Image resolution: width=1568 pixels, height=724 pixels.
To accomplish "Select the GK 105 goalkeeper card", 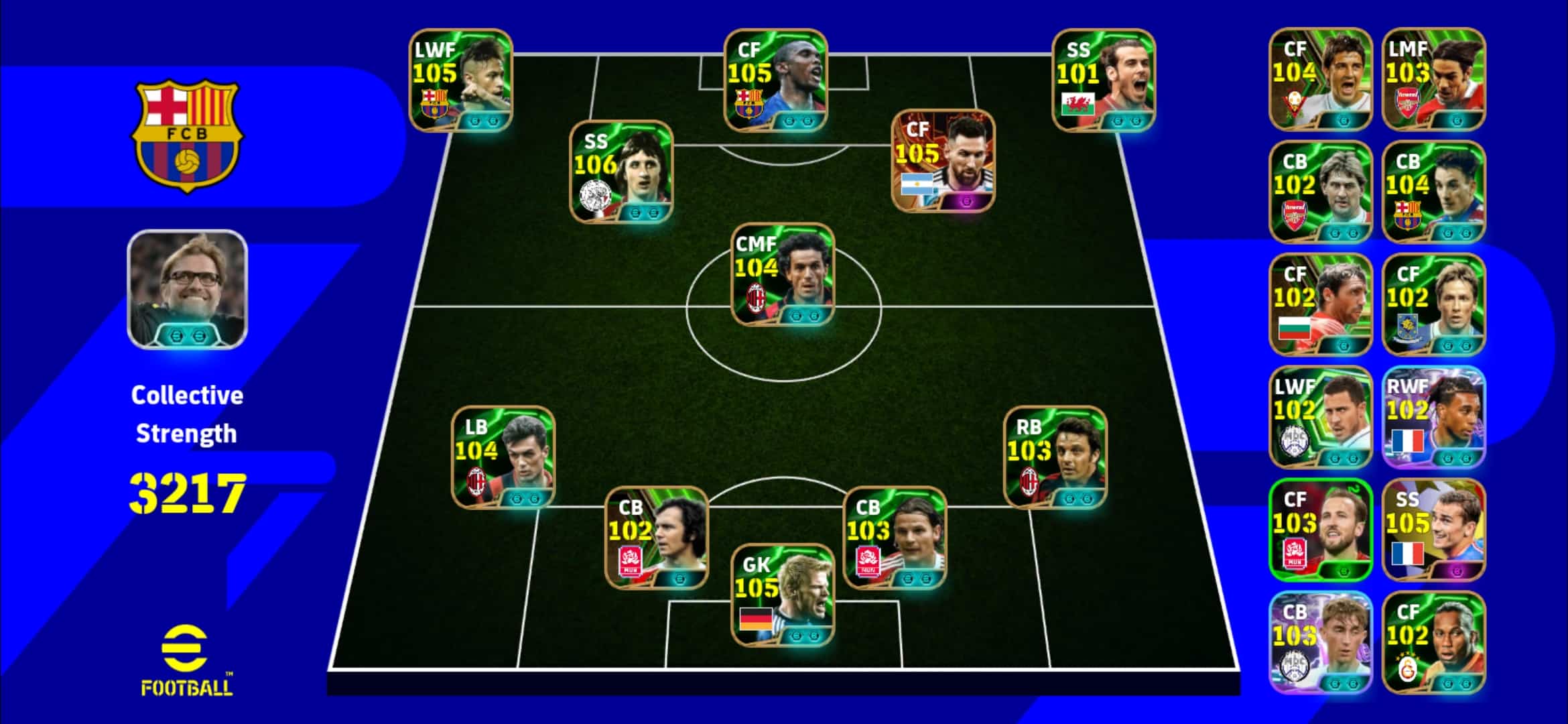I will (783, 595).
